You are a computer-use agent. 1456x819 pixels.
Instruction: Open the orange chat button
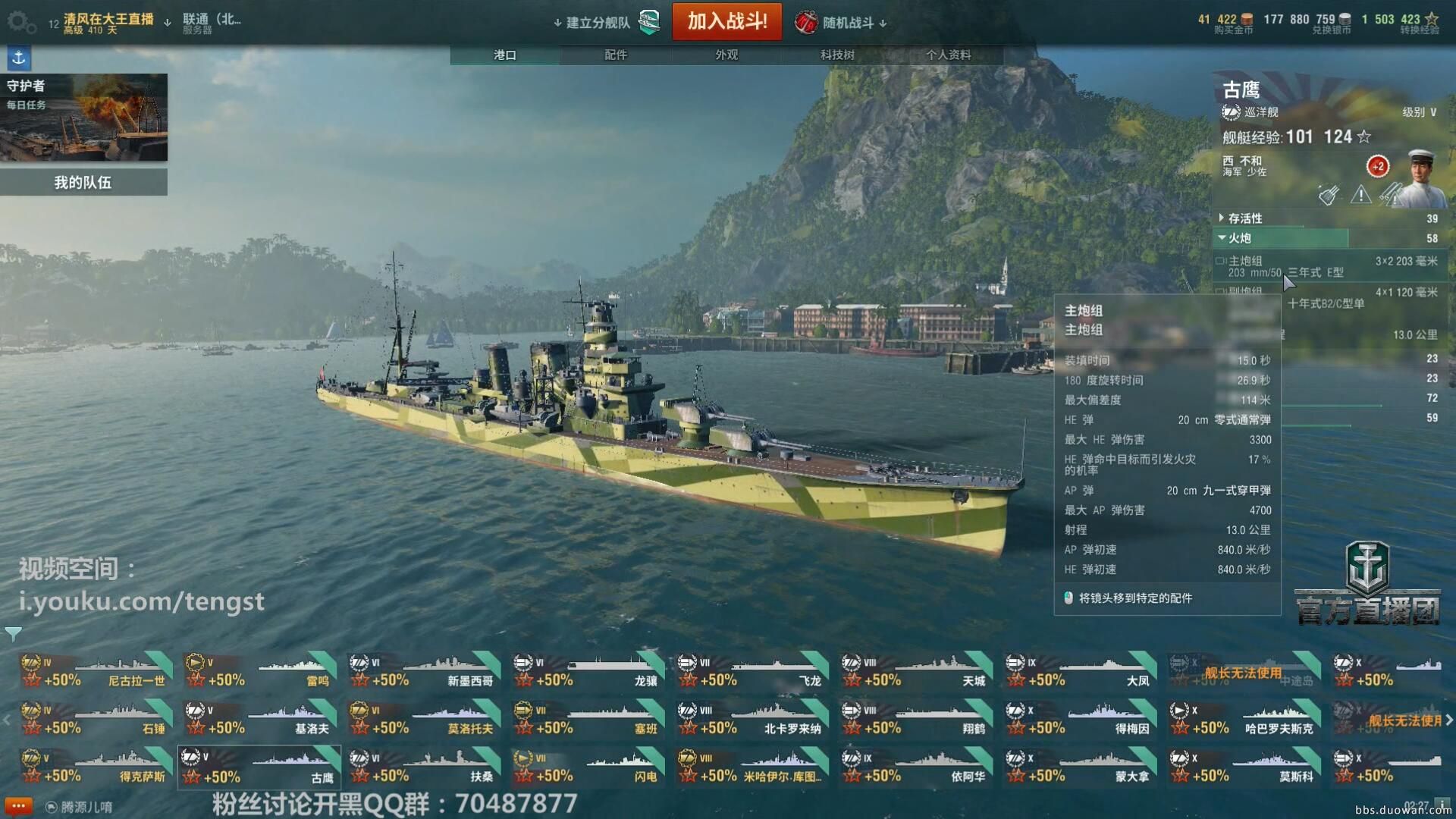[17, 805]
